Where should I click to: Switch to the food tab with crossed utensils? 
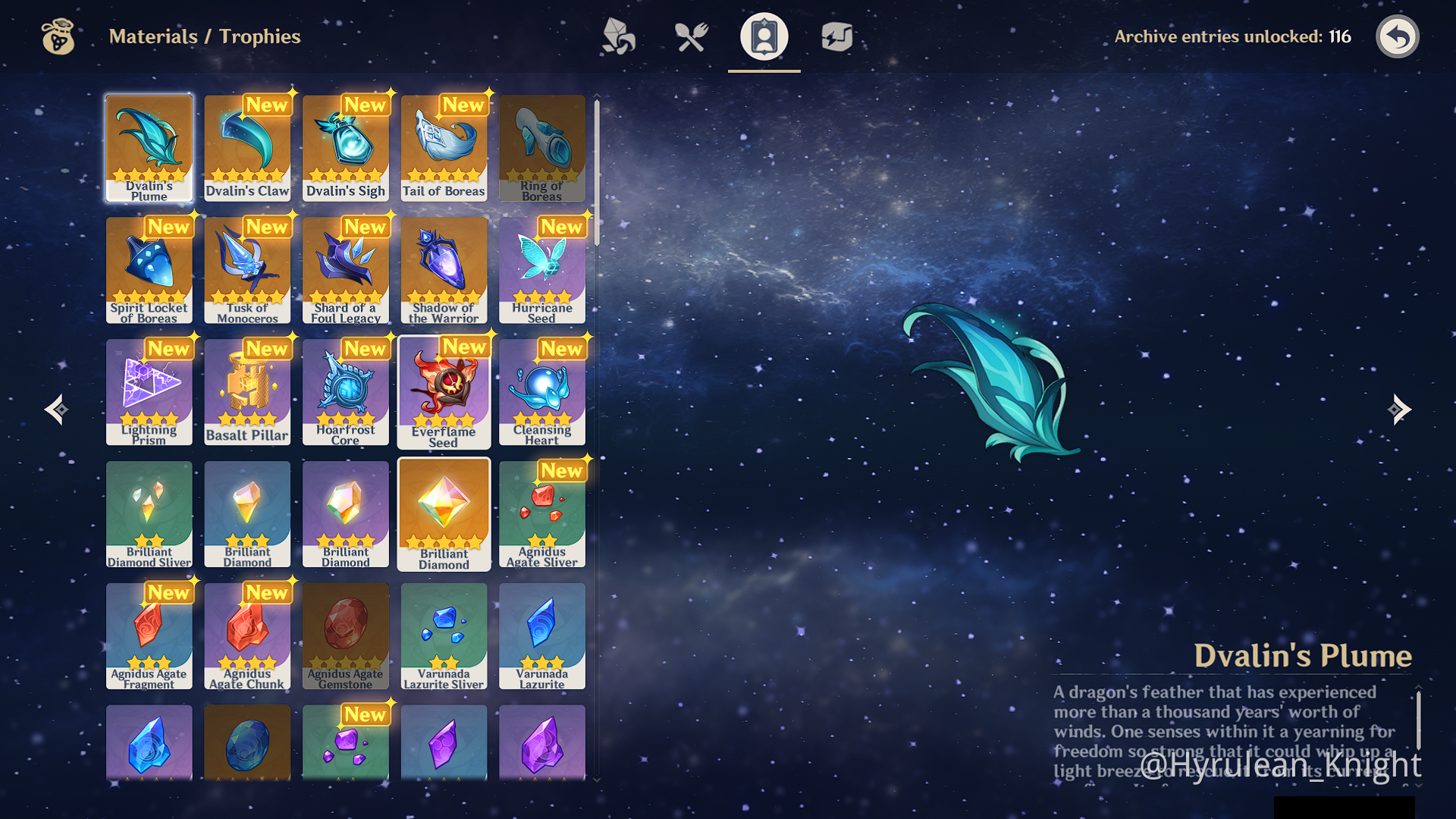tap(691, 36)
